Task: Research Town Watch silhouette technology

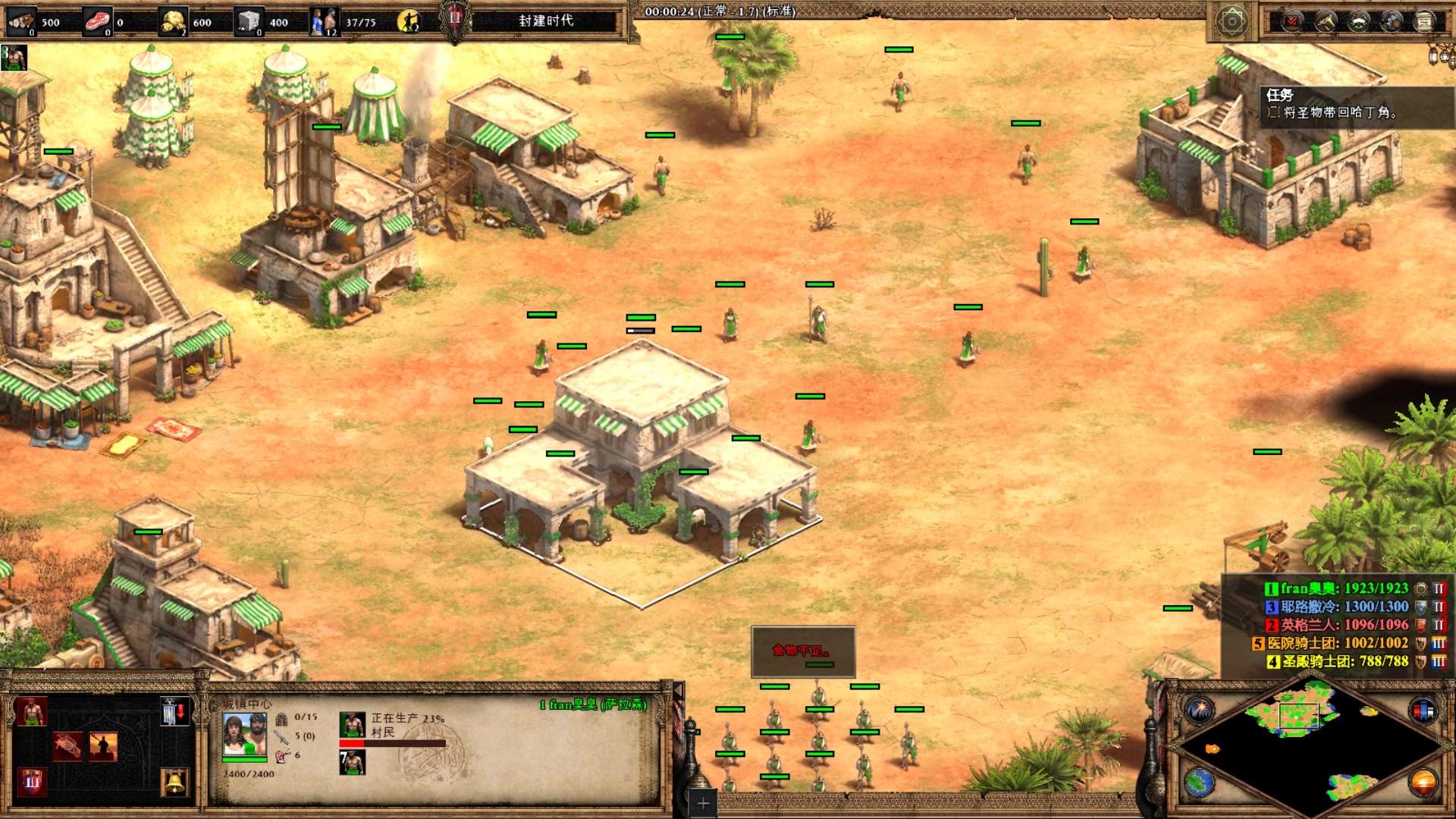Action: point(103,746)
